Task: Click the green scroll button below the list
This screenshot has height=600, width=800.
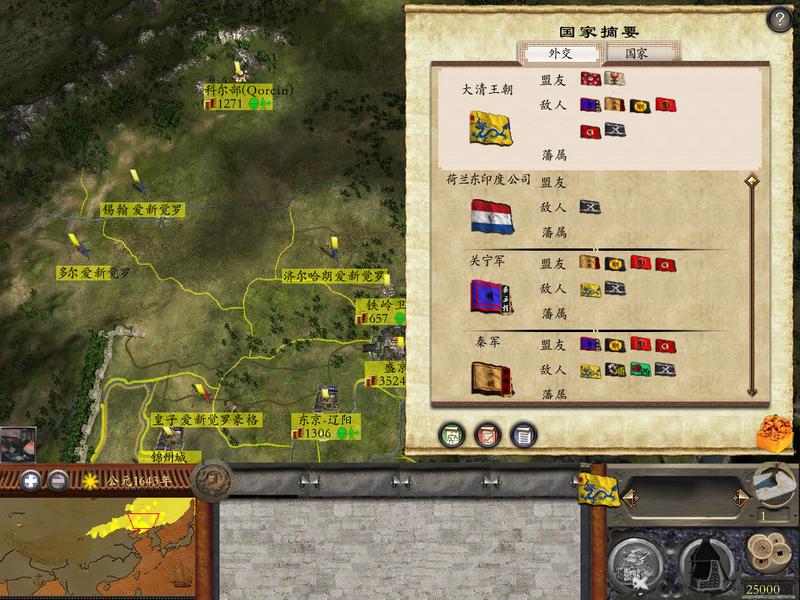Action: pos(452,434)
